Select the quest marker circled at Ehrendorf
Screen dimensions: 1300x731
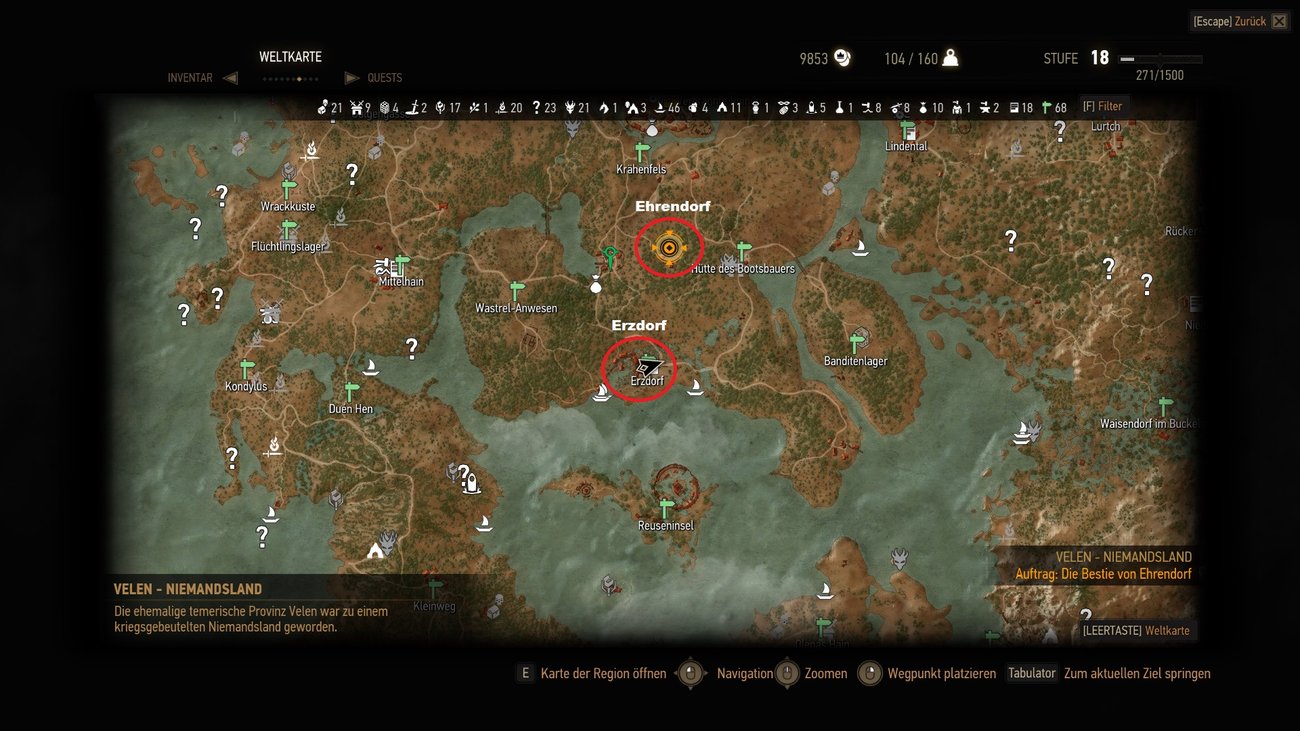click(668, 247)
